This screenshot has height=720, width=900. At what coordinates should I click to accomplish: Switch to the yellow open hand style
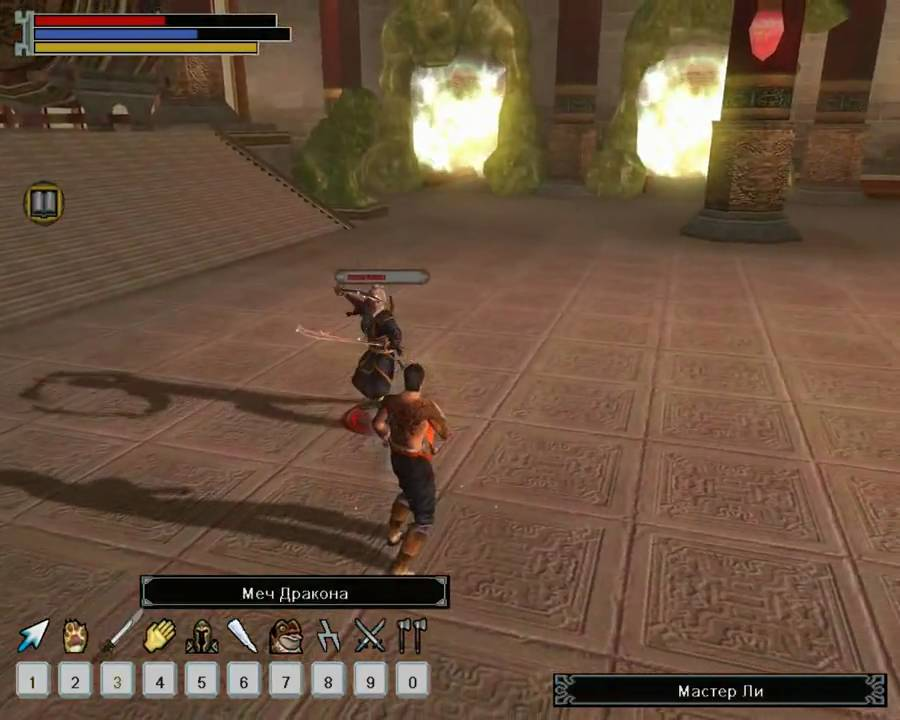pos(159,635)
